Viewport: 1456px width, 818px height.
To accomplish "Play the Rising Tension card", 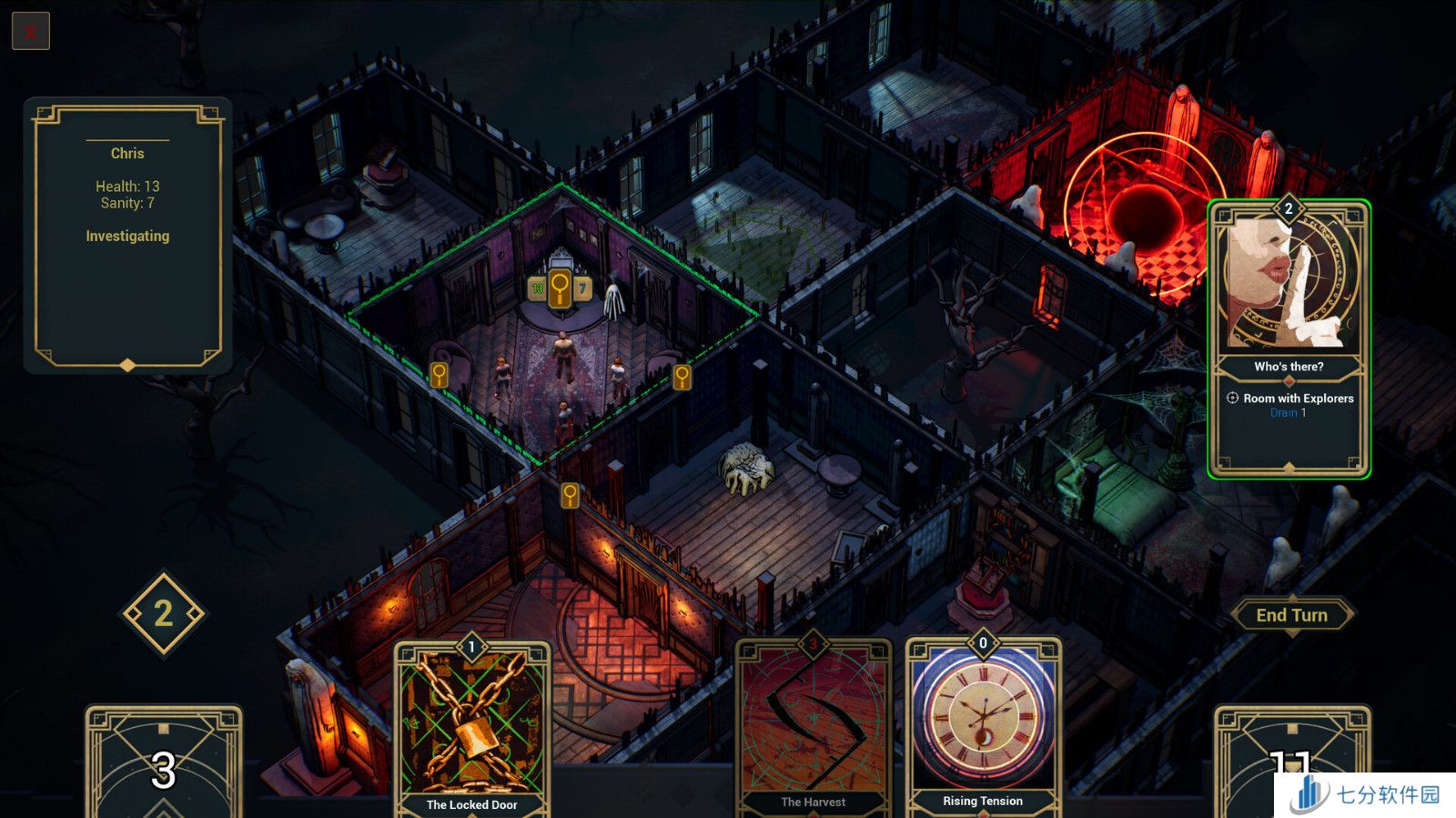I will 983,728.
